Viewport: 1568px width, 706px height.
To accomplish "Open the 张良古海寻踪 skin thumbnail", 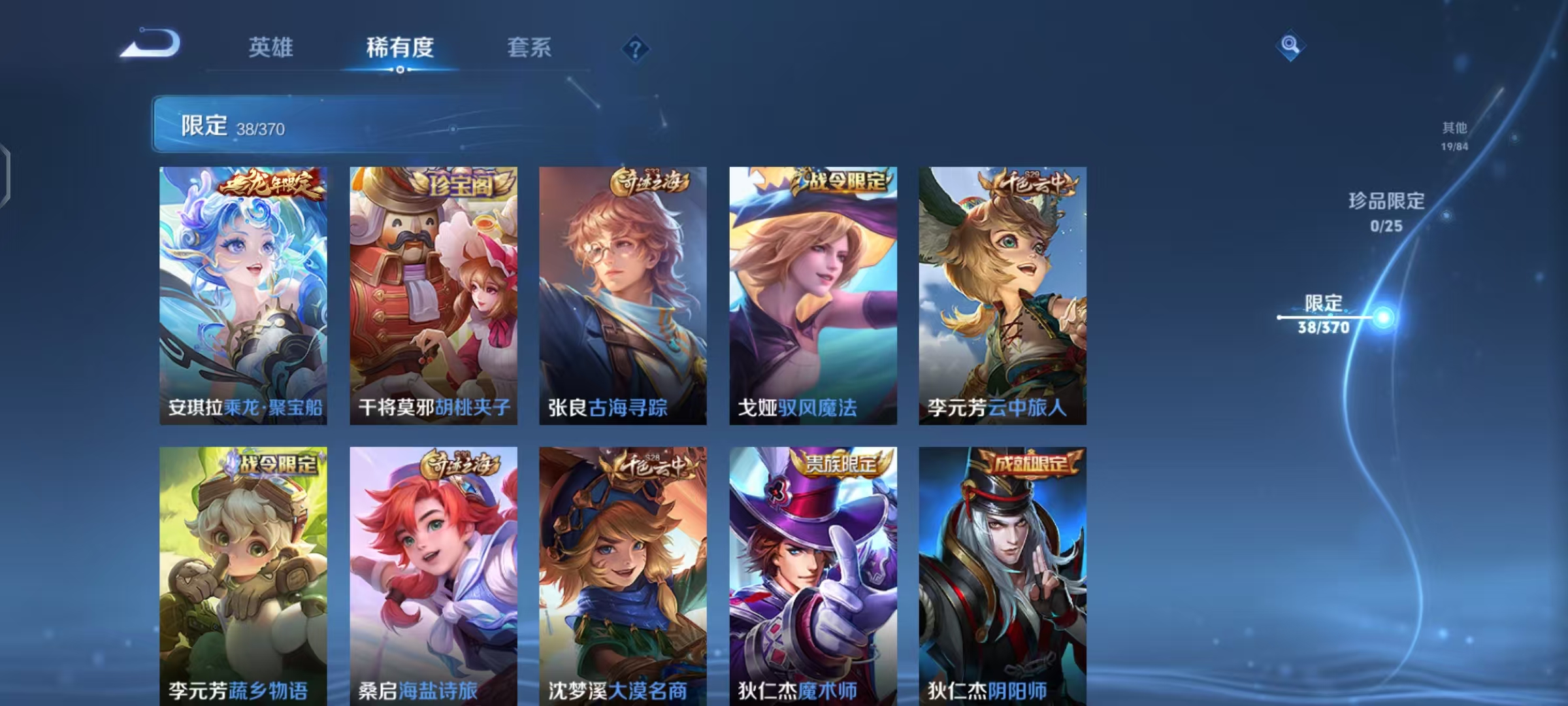I will pos(622,294).
